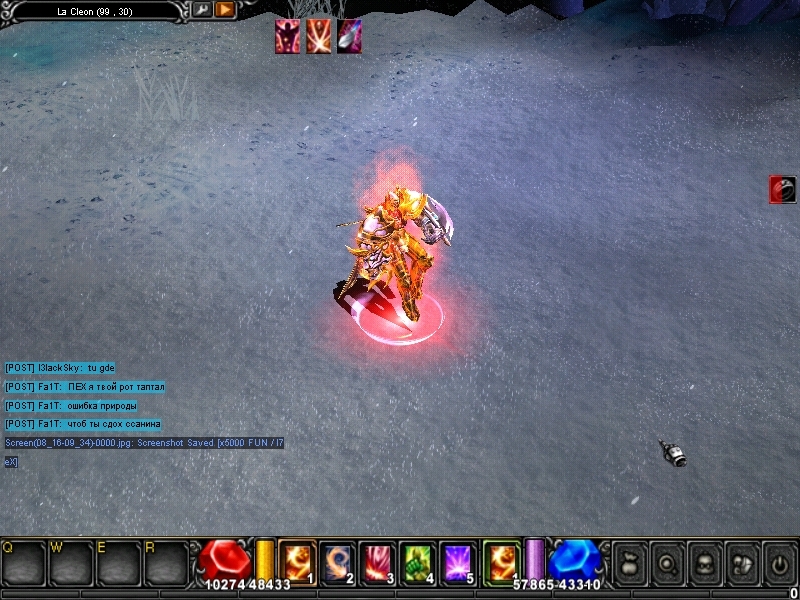Select the glowing figure buff icon
800x600 pixels.
(x=288, y=36)
